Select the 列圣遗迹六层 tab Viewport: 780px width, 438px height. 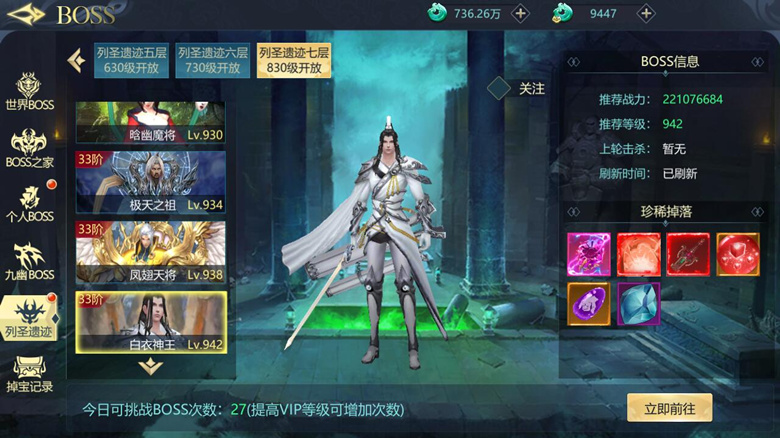[x=212, y=60]
